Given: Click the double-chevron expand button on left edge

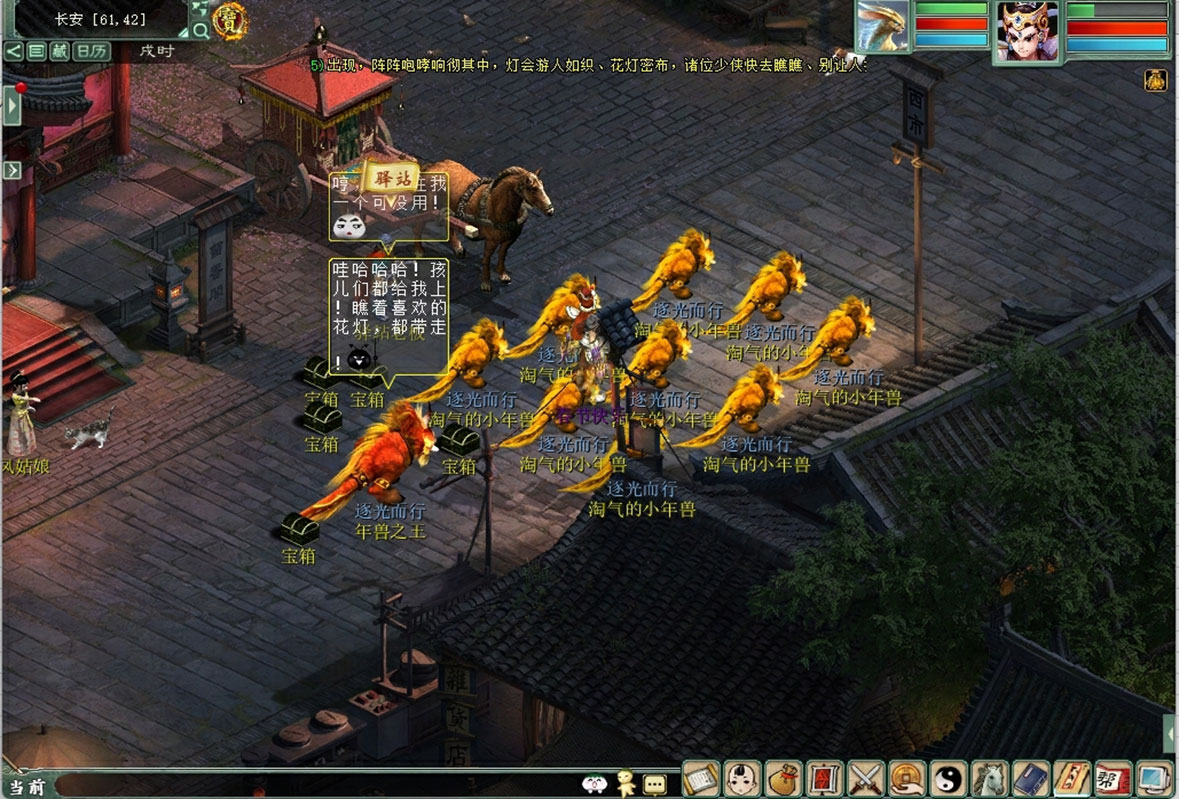Looking at the screenshot, I should pos(12,170).
